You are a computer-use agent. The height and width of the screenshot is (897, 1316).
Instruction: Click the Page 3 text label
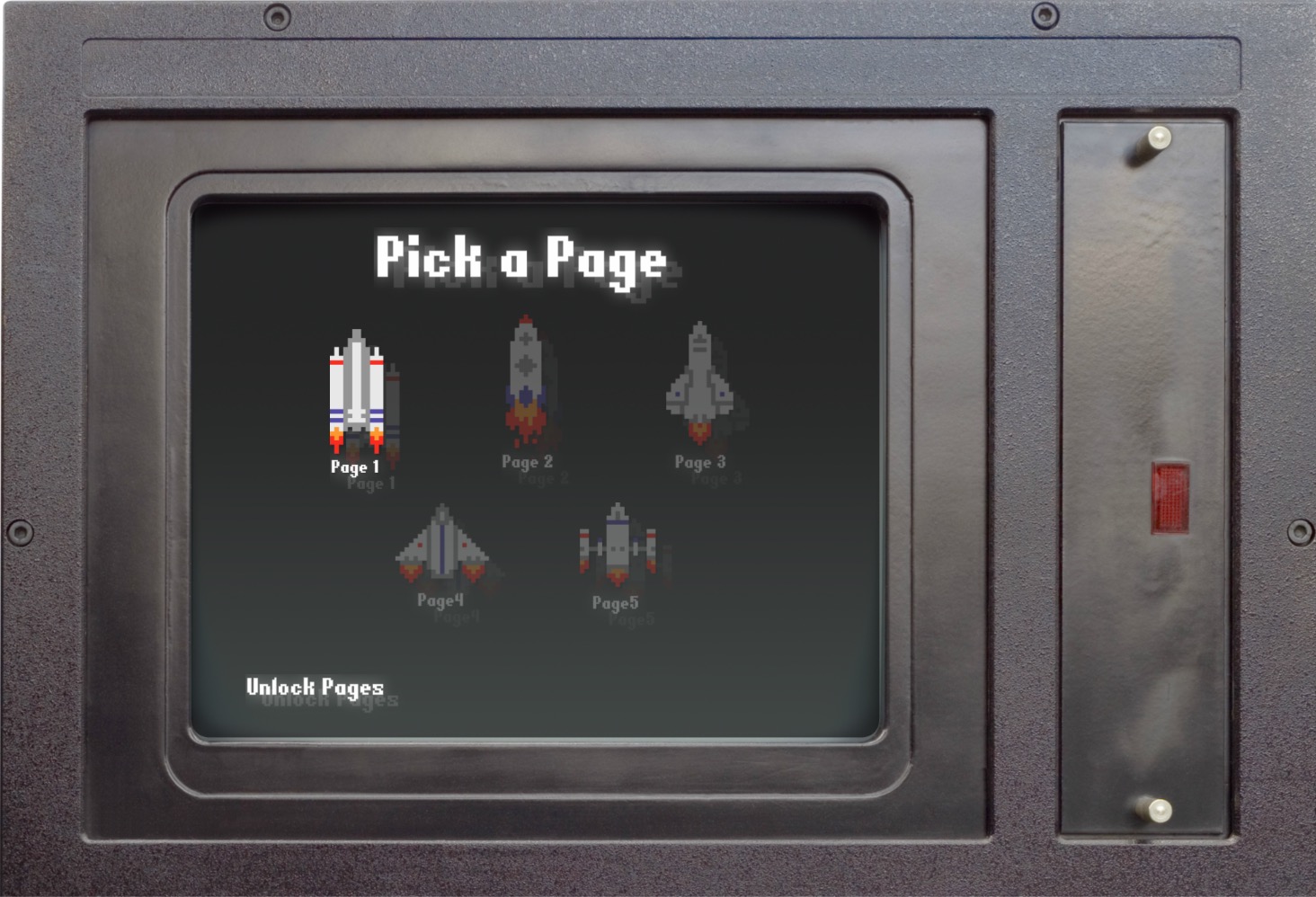click(701, 463)
